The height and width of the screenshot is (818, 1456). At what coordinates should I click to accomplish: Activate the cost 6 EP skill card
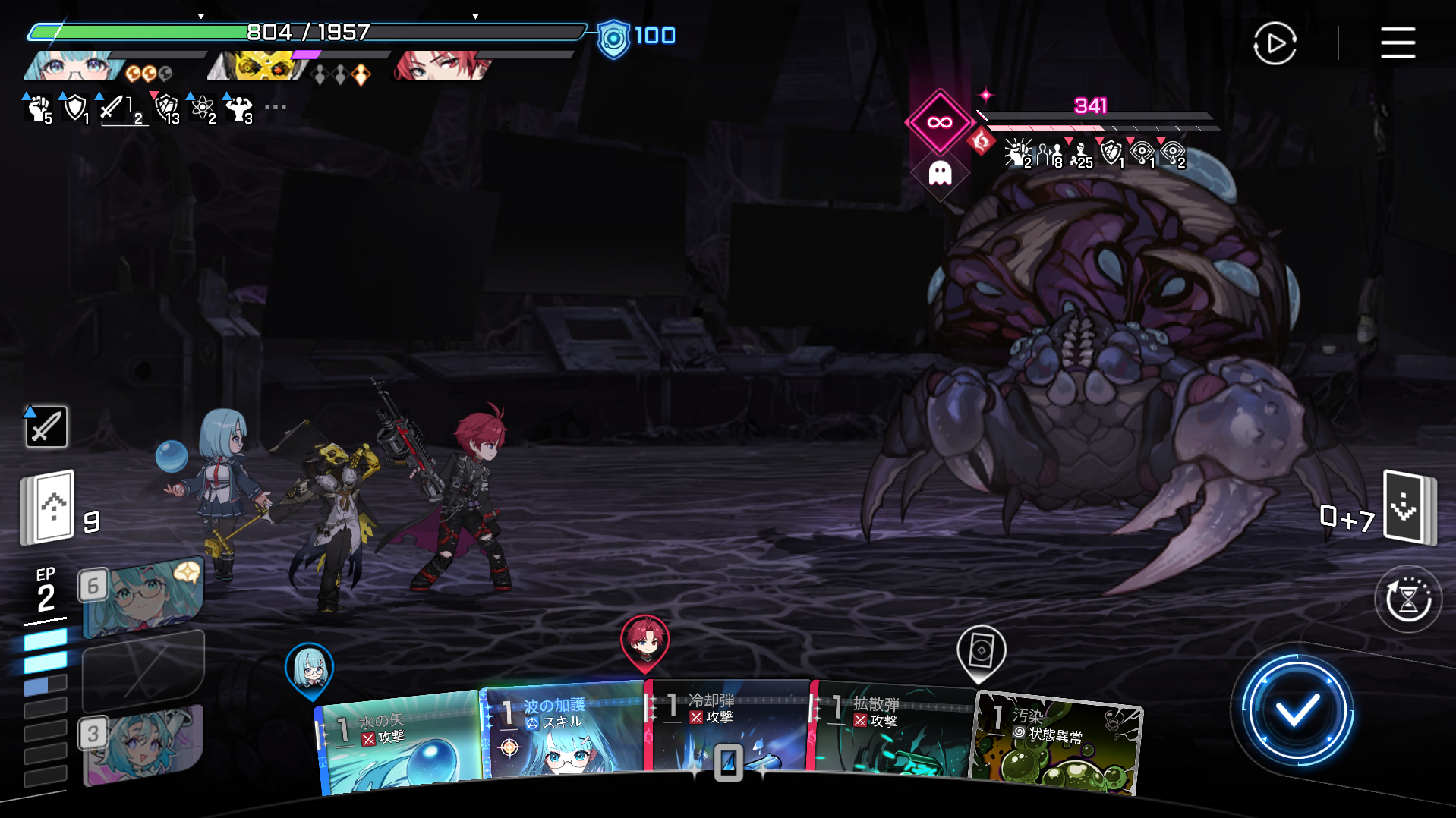pyautogui.click(x=143, y=597)
